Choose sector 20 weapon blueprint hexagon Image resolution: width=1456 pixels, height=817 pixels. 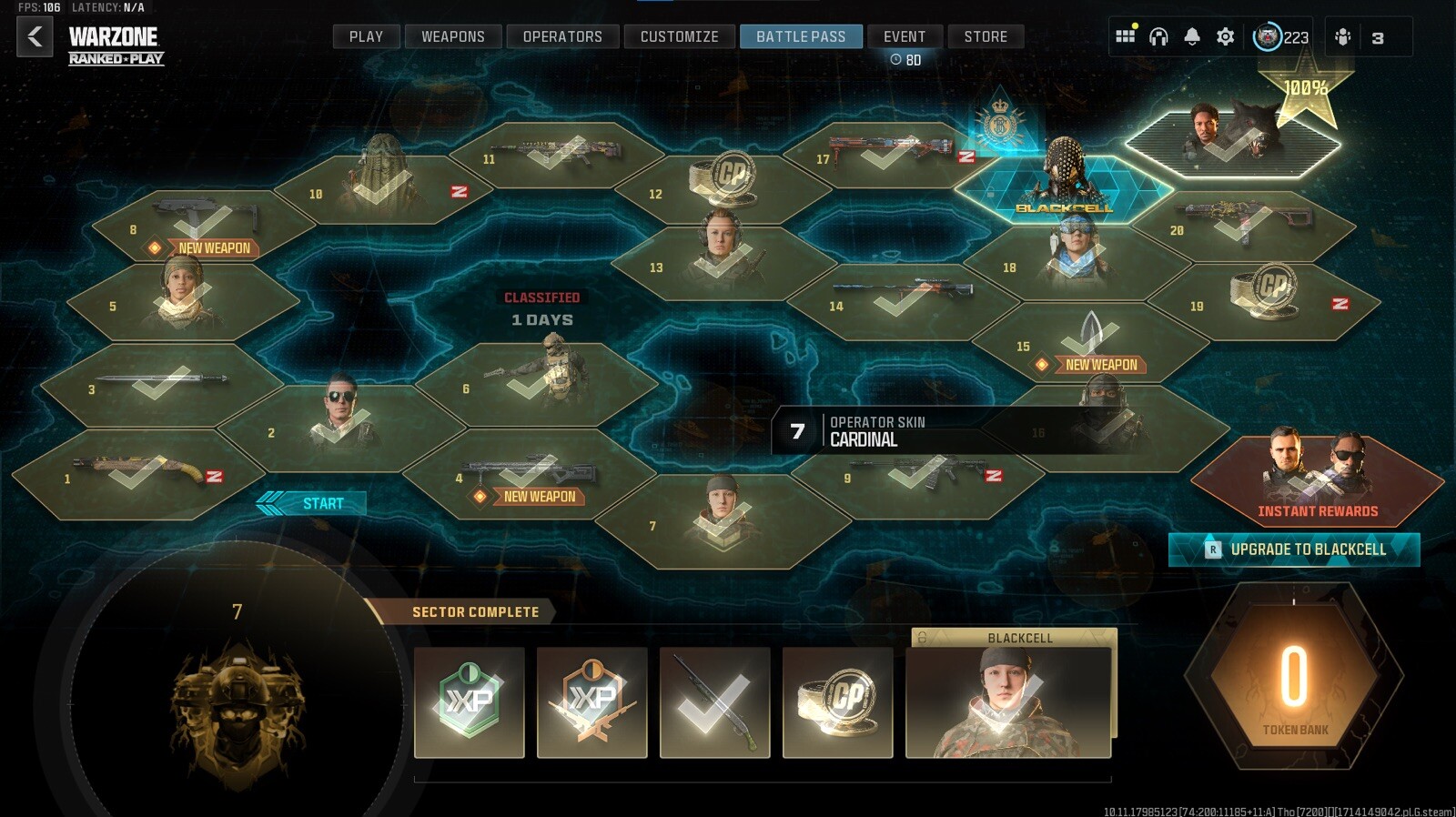(x=1243, y=225)
